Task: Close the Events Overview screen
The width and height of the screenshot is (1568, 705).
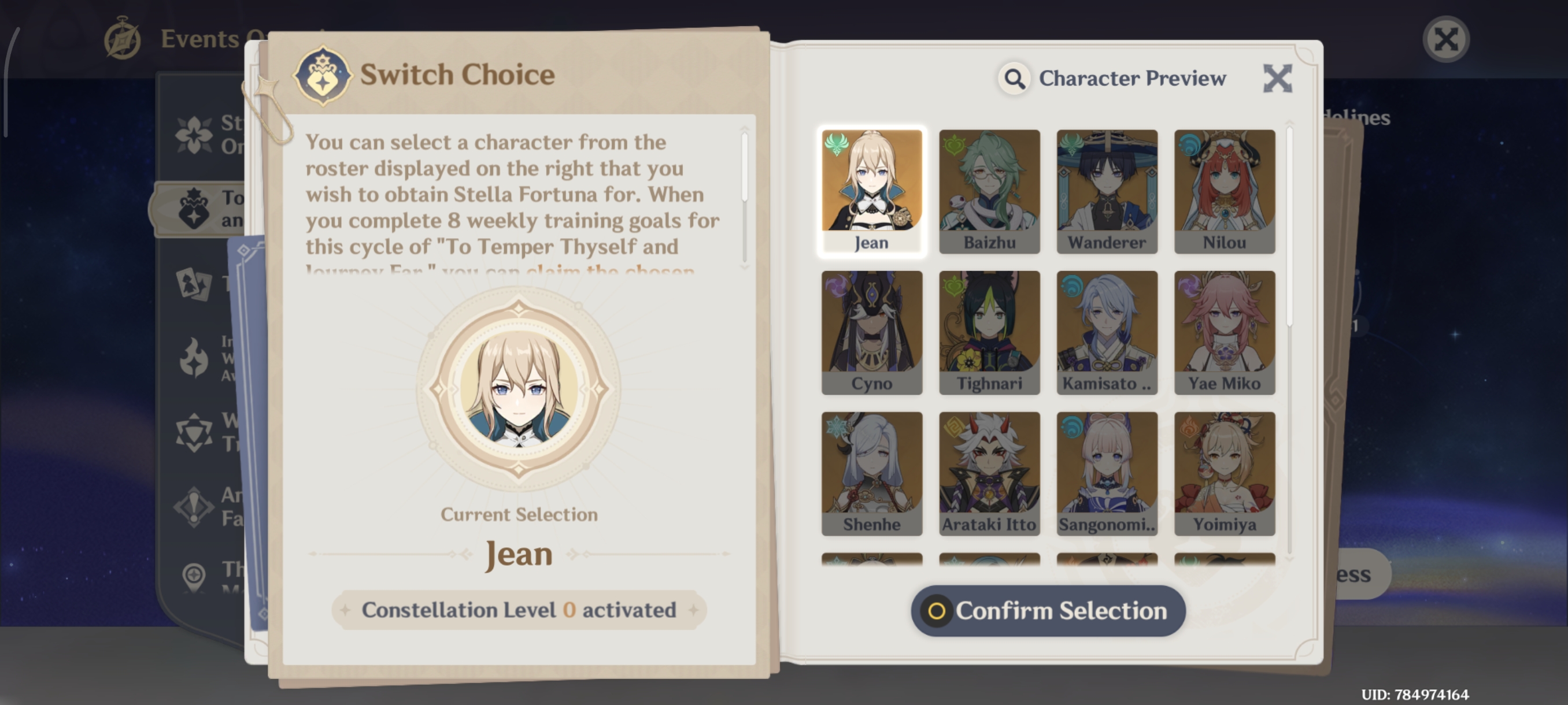Action: (1445, 39)
